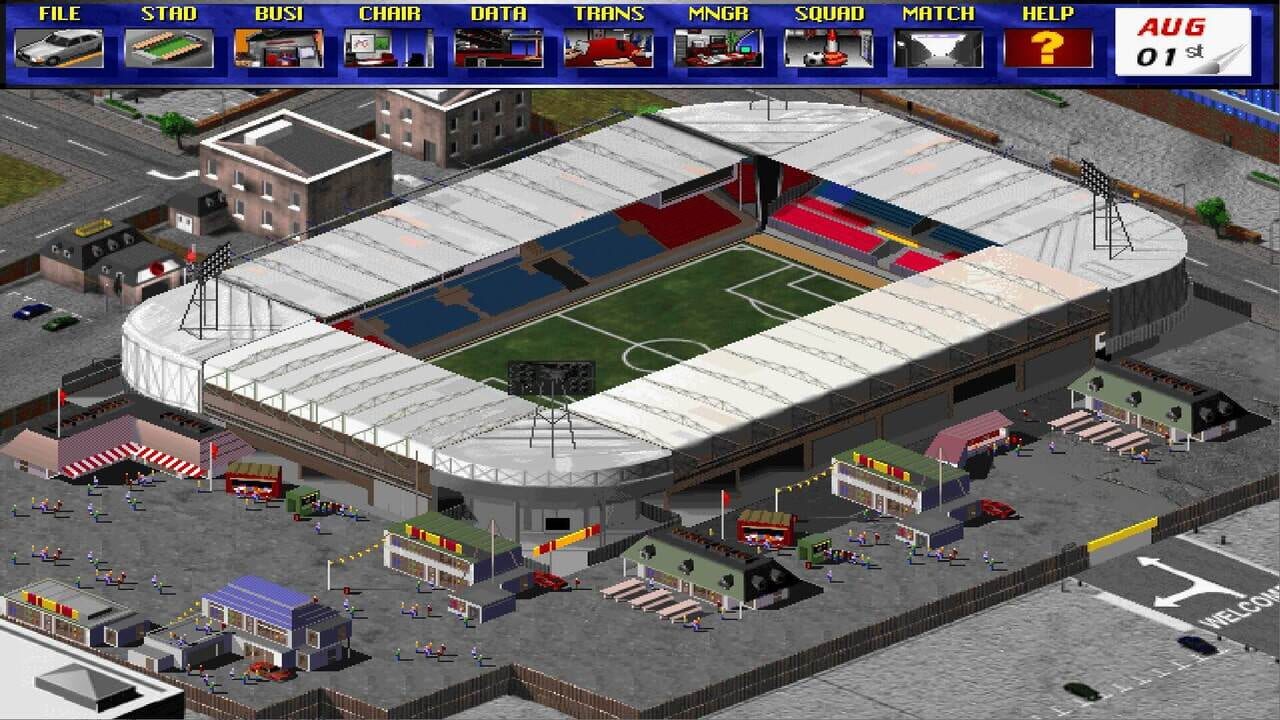Open the File options via the car icon
The height and width of the screenshot is (720, 1280).
tap(60, 47)
